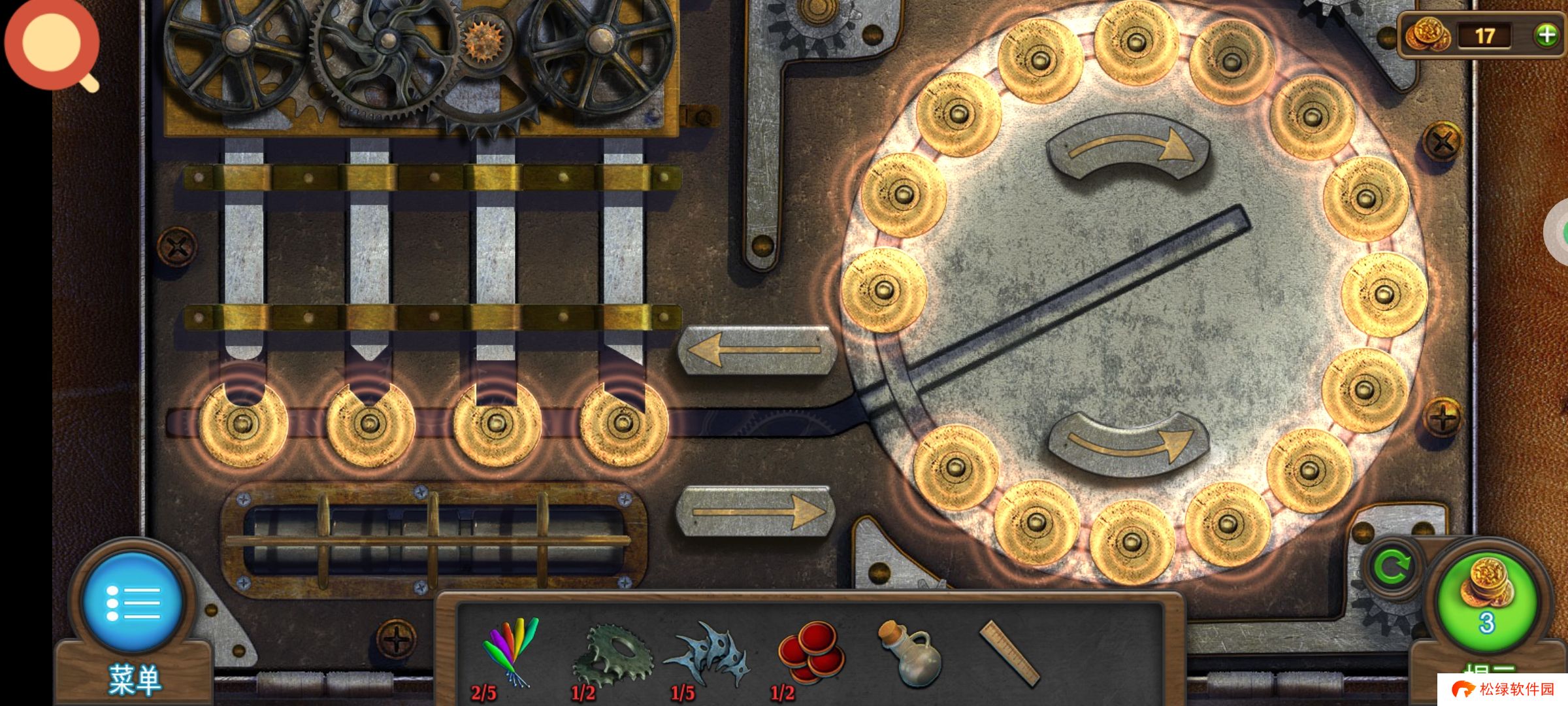Viewport: 1568px width, 706px height.
Task: Click the left-pointing arrow puzzle button
Action: click(x=756, y=351)
